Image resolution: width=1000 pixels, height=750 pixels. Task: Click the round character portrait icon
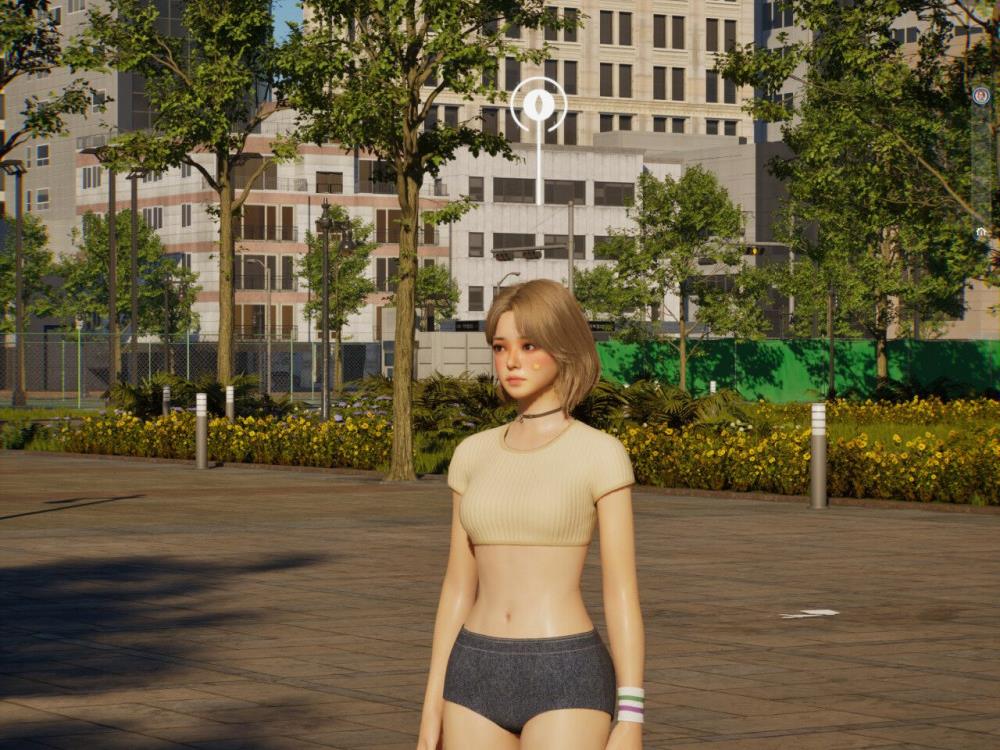[x=981, y=95]
